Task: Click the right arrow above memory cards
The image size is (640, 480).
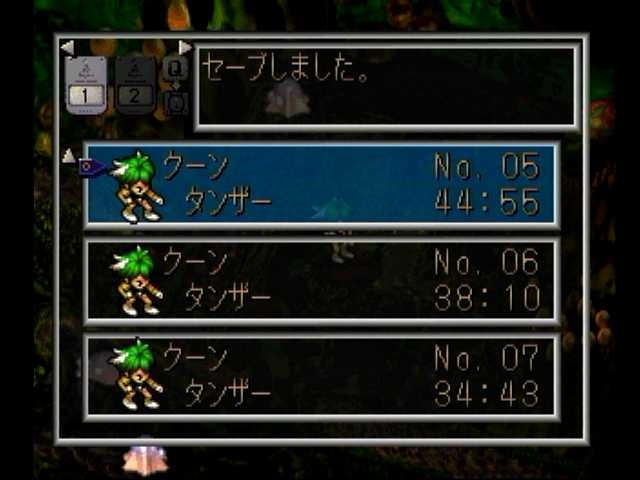Action: 184,47
